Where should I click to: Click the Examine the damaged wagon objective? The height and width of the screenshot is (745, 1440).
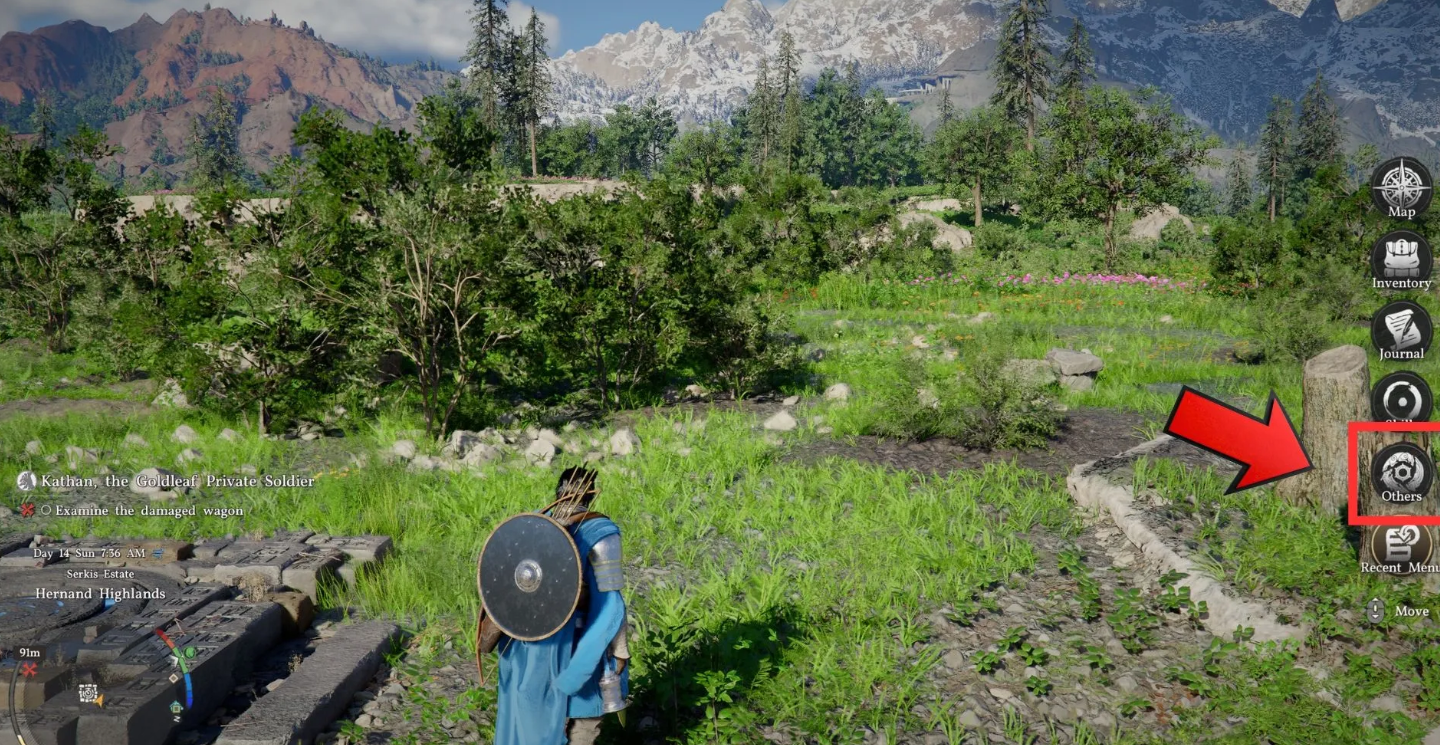pyautogui.click(x=148, y=511)
